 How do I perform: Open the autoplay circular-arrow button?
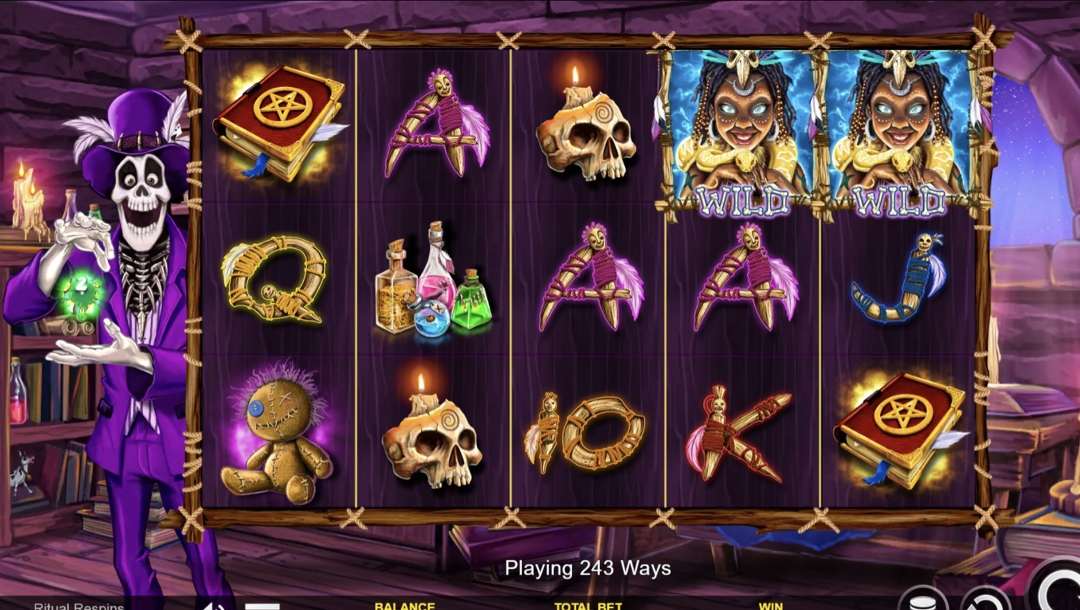985,600
